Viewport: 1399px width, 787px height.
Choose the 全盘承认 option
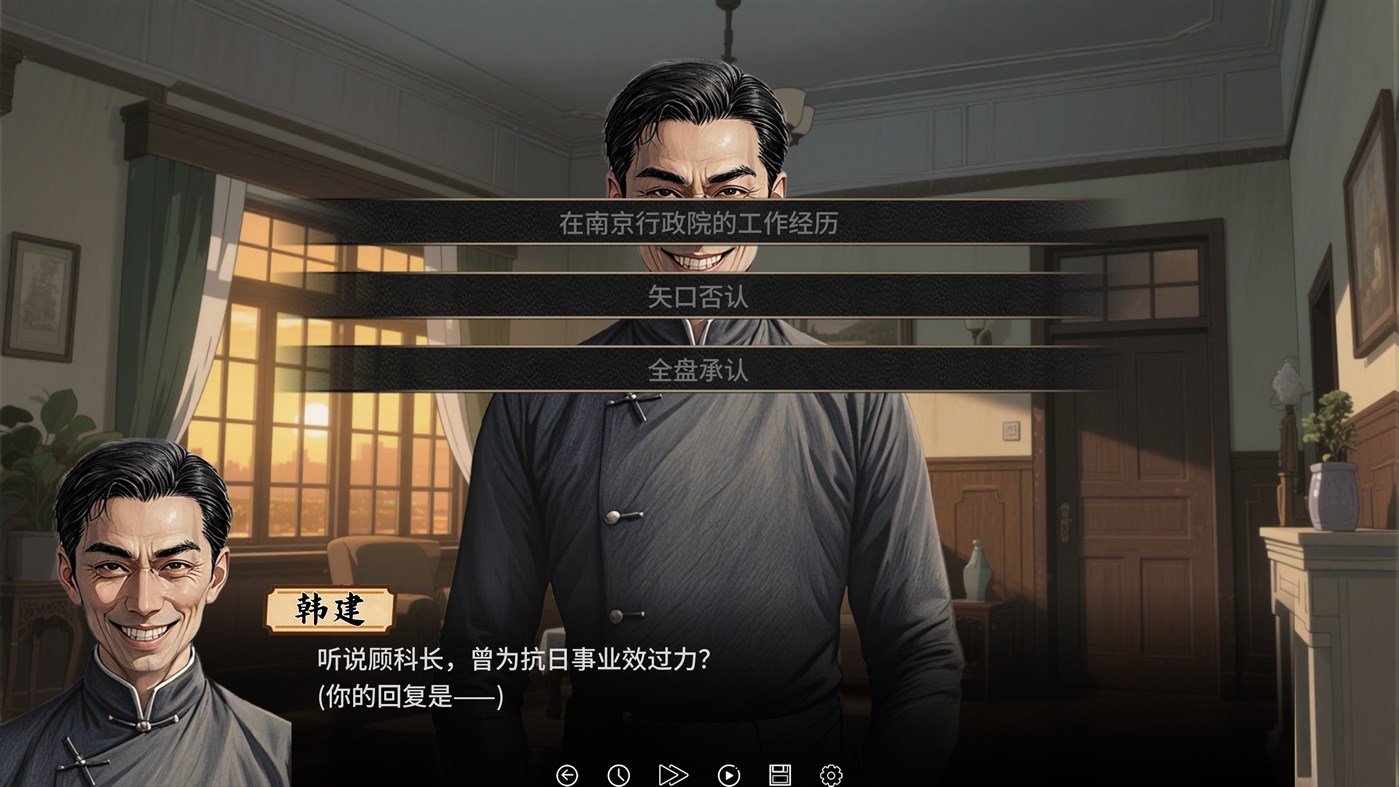[700, 368]
